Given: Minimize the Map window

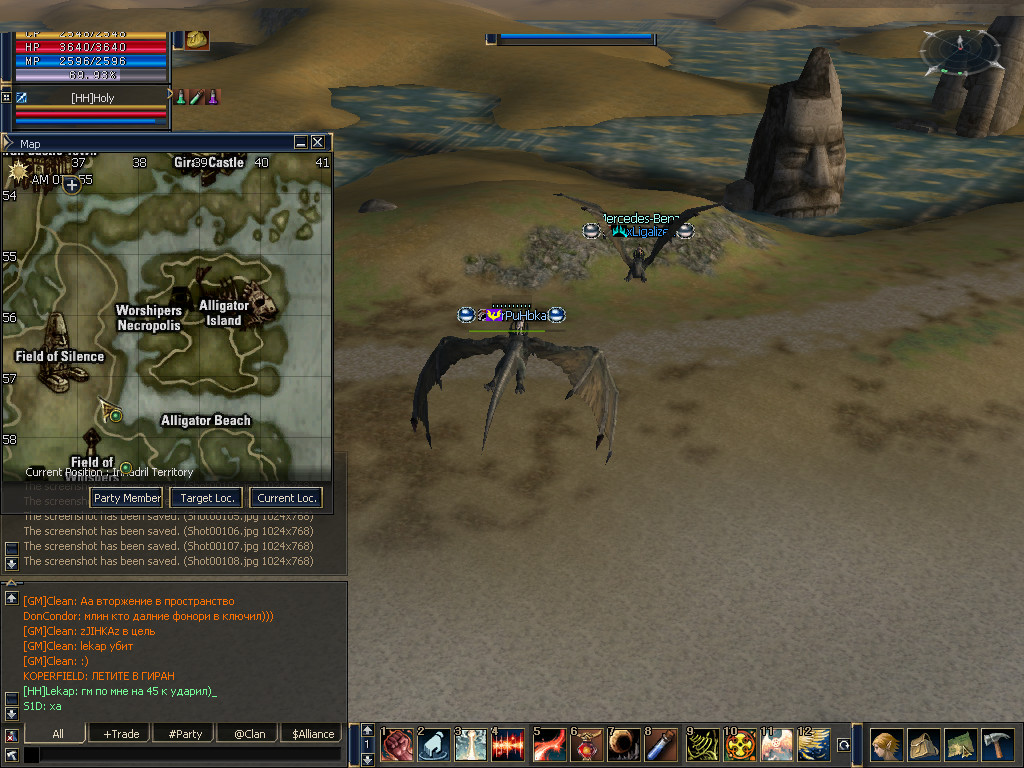Looking at the screenshot, I should coord(301,143).
